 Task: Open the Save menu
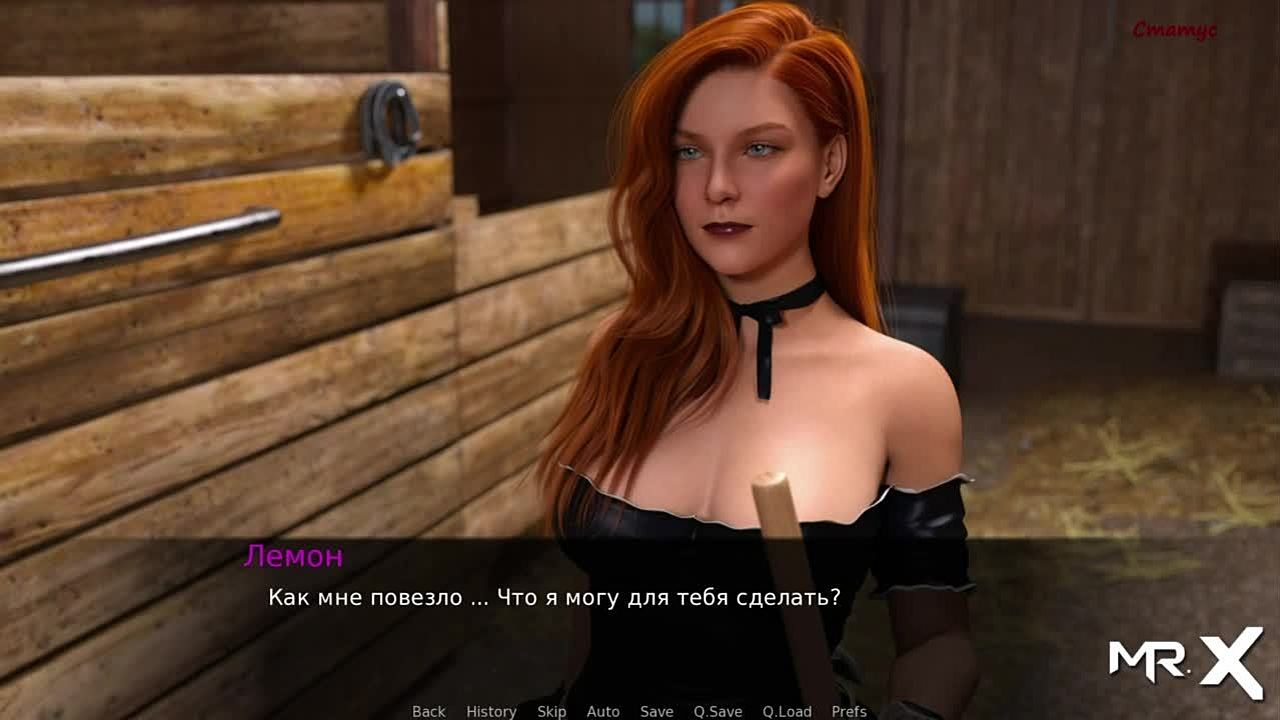657,711
